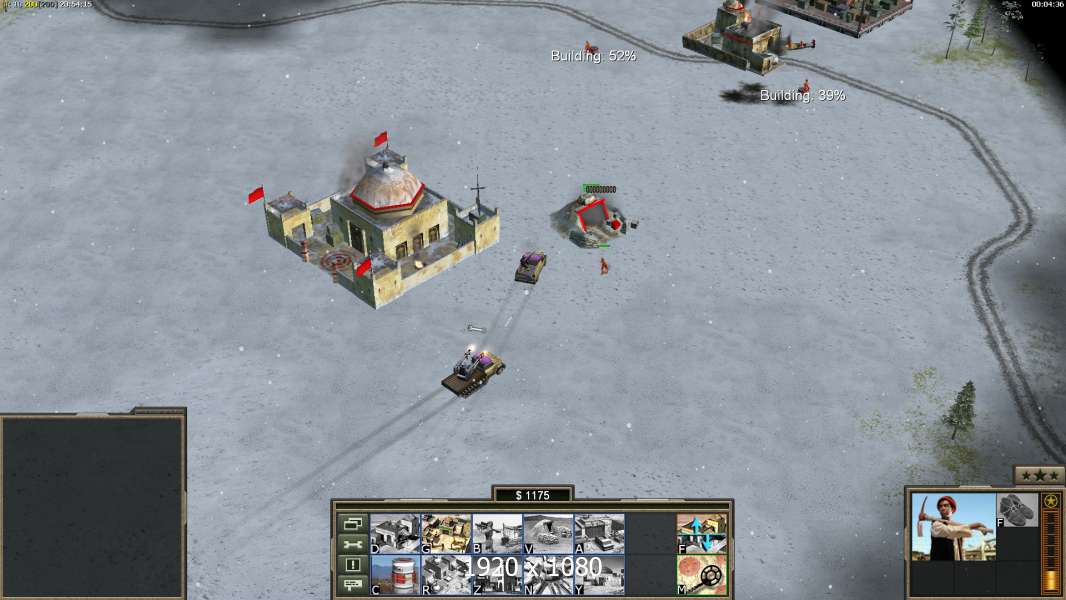Click the wrench button on command bar

(x=352, y=544)
